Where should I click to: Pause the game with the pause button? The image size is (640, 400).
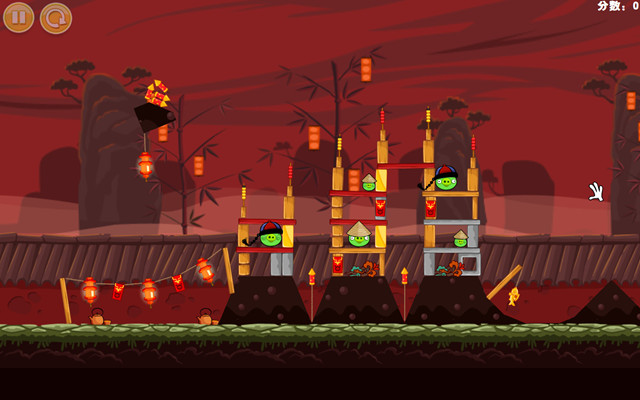coord(18,17)
